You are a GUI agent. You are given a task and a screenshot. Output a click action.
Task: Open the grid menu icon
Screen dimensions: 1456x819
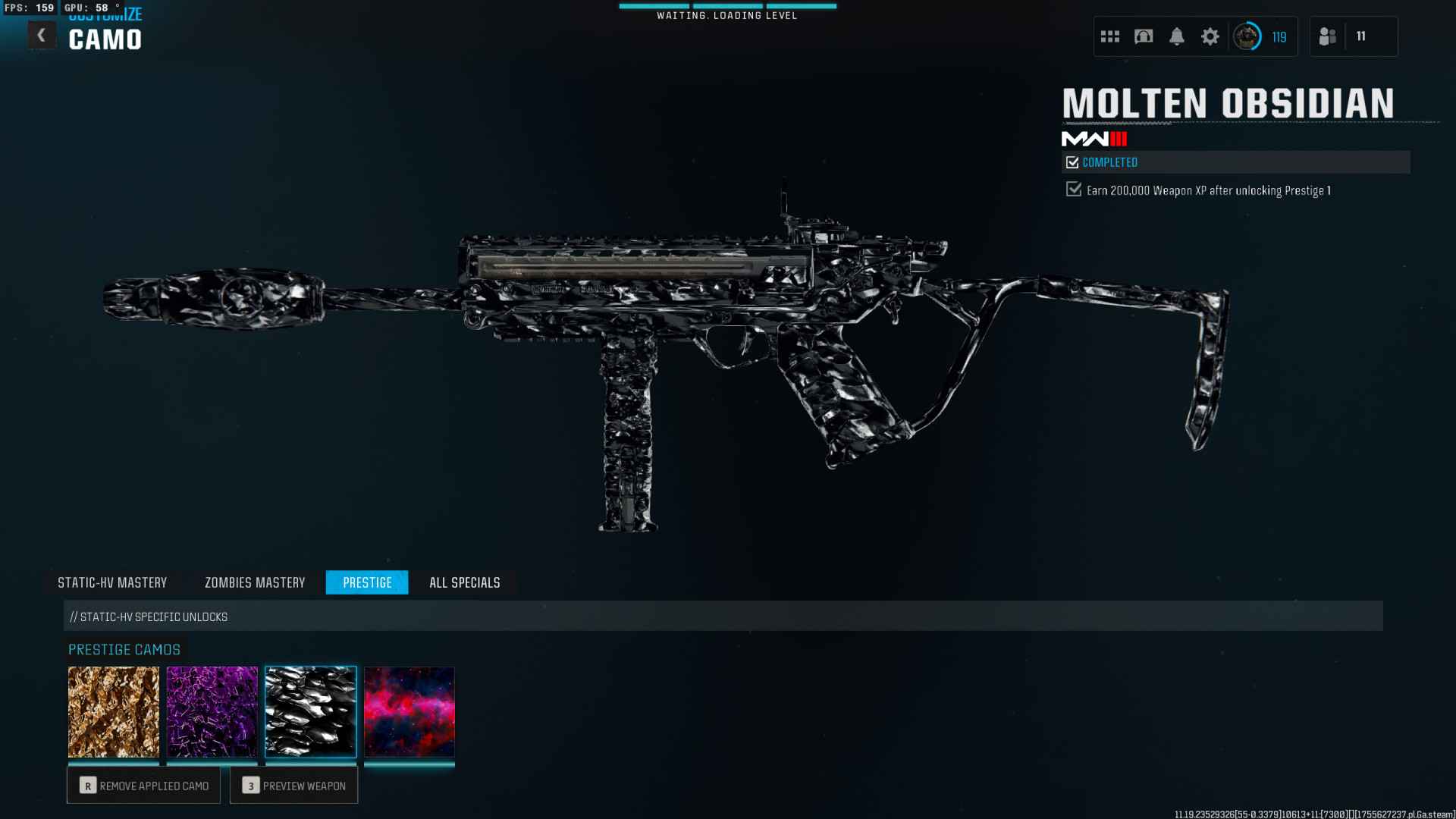[x=1110, y=36]
